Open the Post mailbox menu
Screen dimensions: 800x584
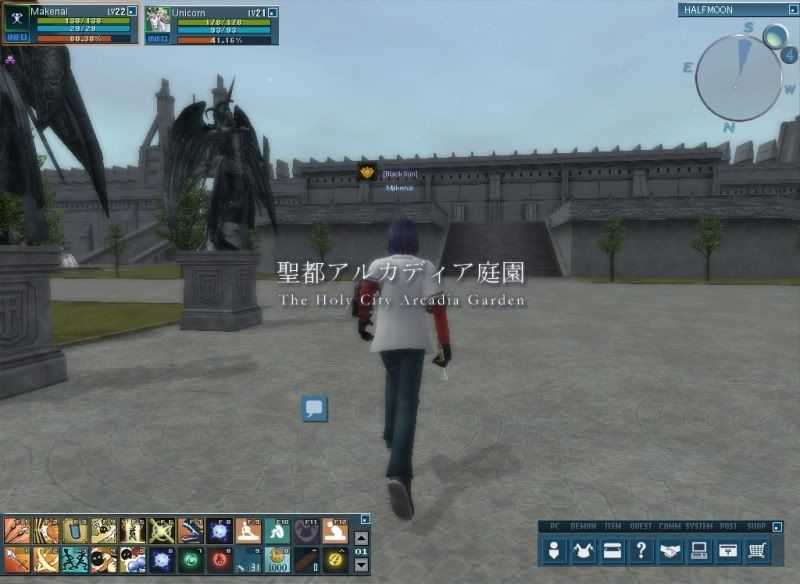pyautogui.click(x=729, y=550)
